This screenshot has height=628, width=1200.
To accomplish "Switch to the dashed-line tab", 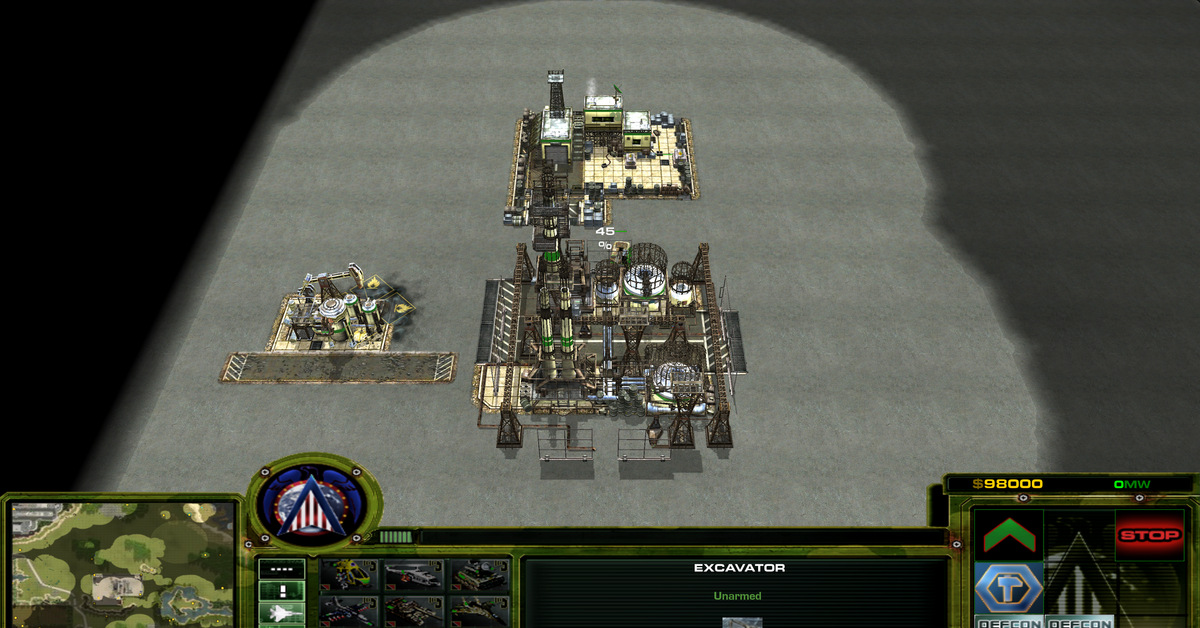I will [x=281, y=569].
